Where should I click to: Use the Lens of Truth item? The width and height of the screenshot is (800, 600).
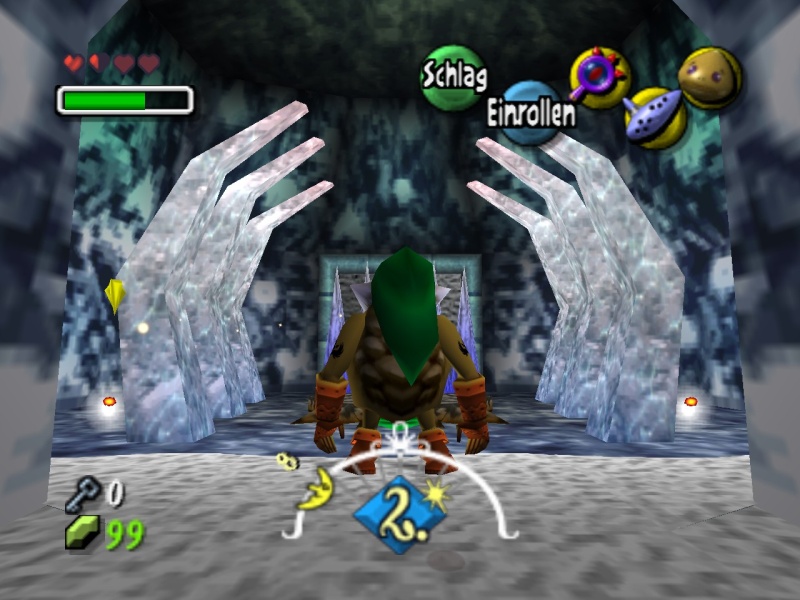pyautogui.click(x=599, y=77)
